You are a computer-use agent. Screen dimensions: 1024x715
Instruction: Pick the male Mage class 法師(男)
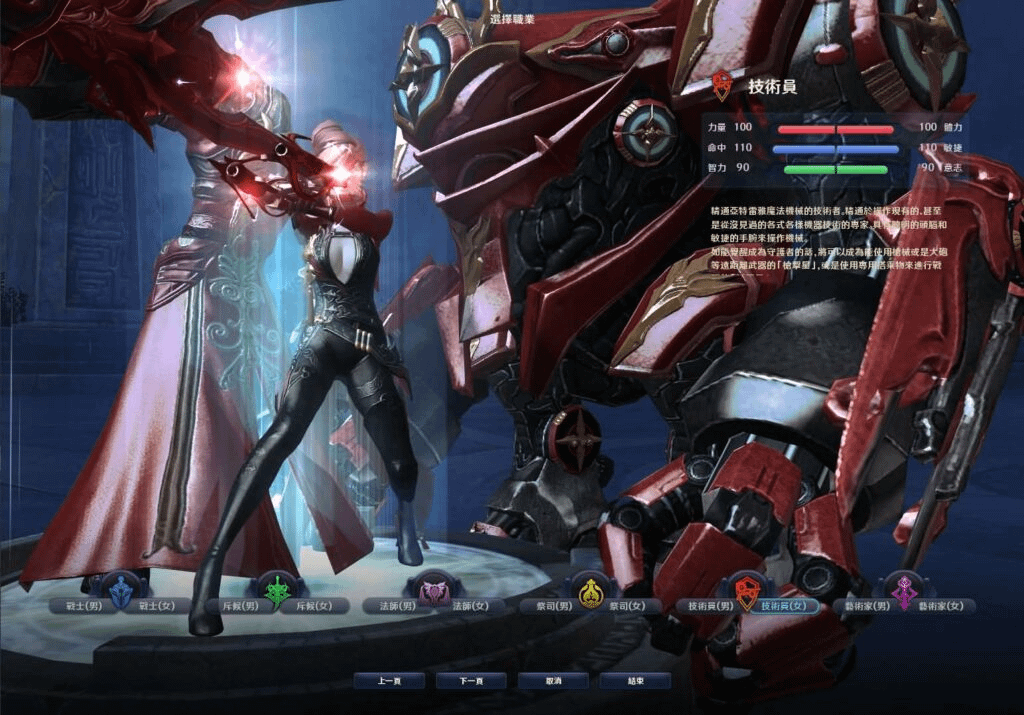coord(394,606)
